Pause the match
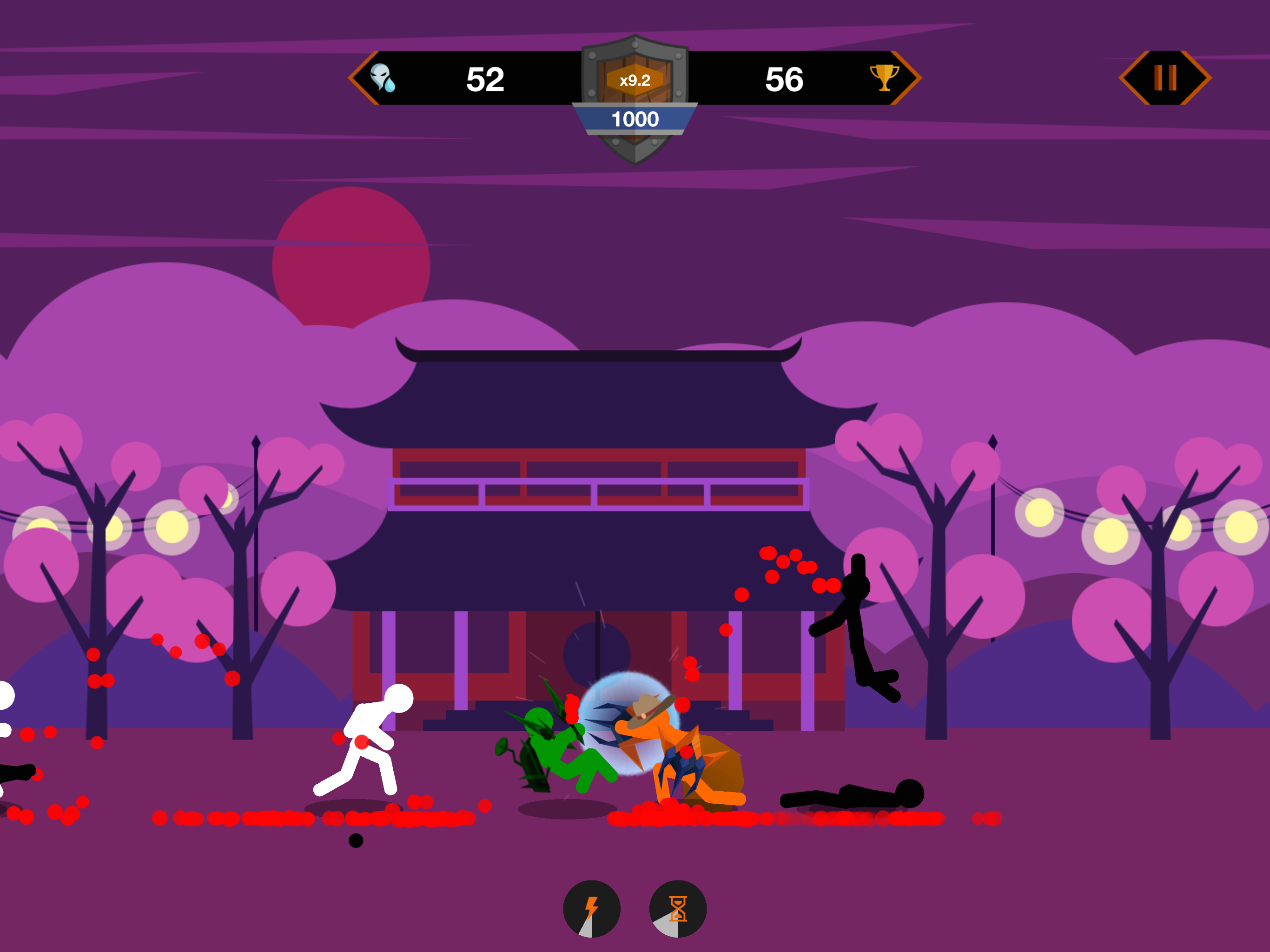 [x=1164, y=78]
